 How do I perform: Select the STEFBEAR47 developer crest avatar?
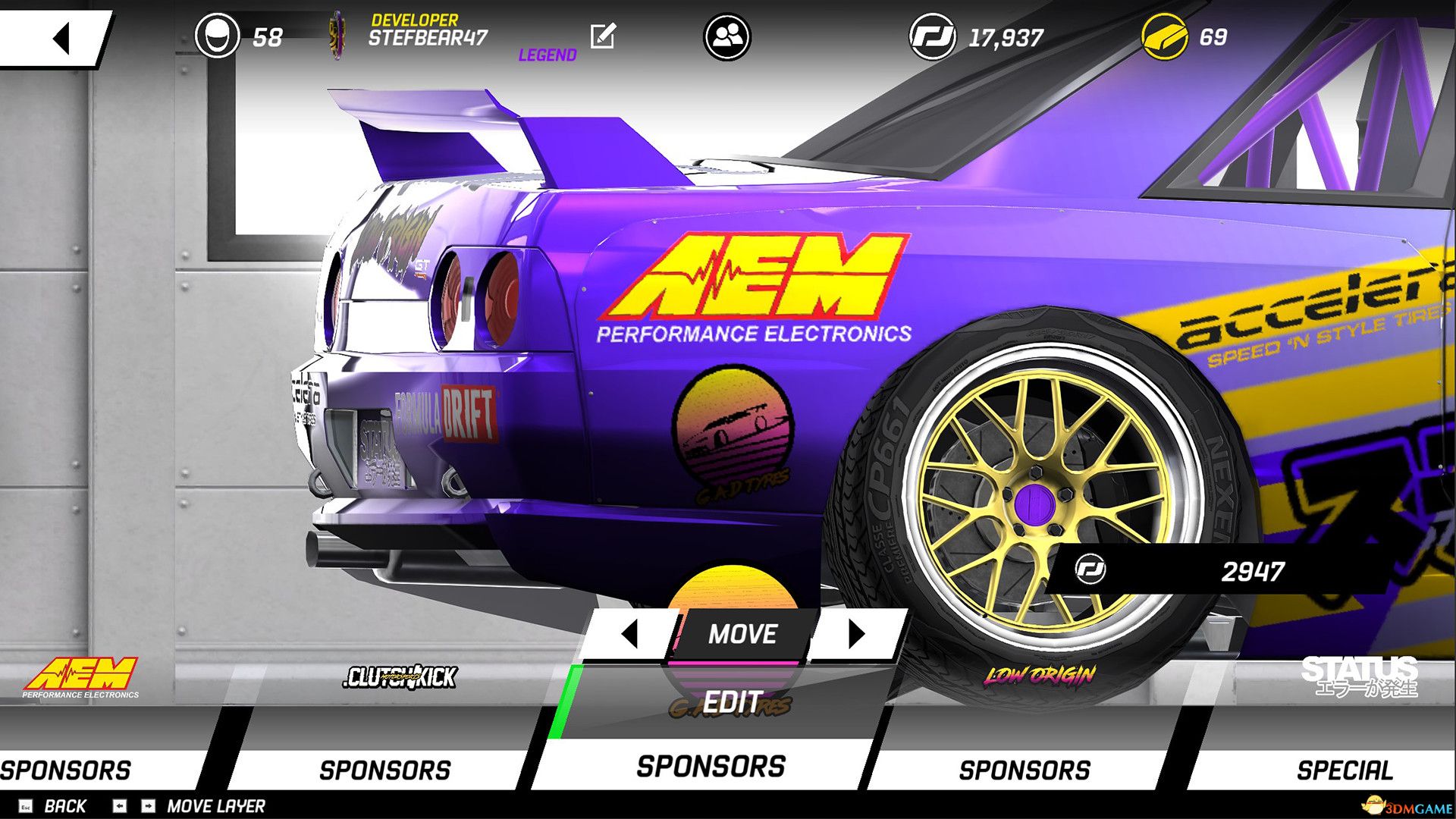336,34
